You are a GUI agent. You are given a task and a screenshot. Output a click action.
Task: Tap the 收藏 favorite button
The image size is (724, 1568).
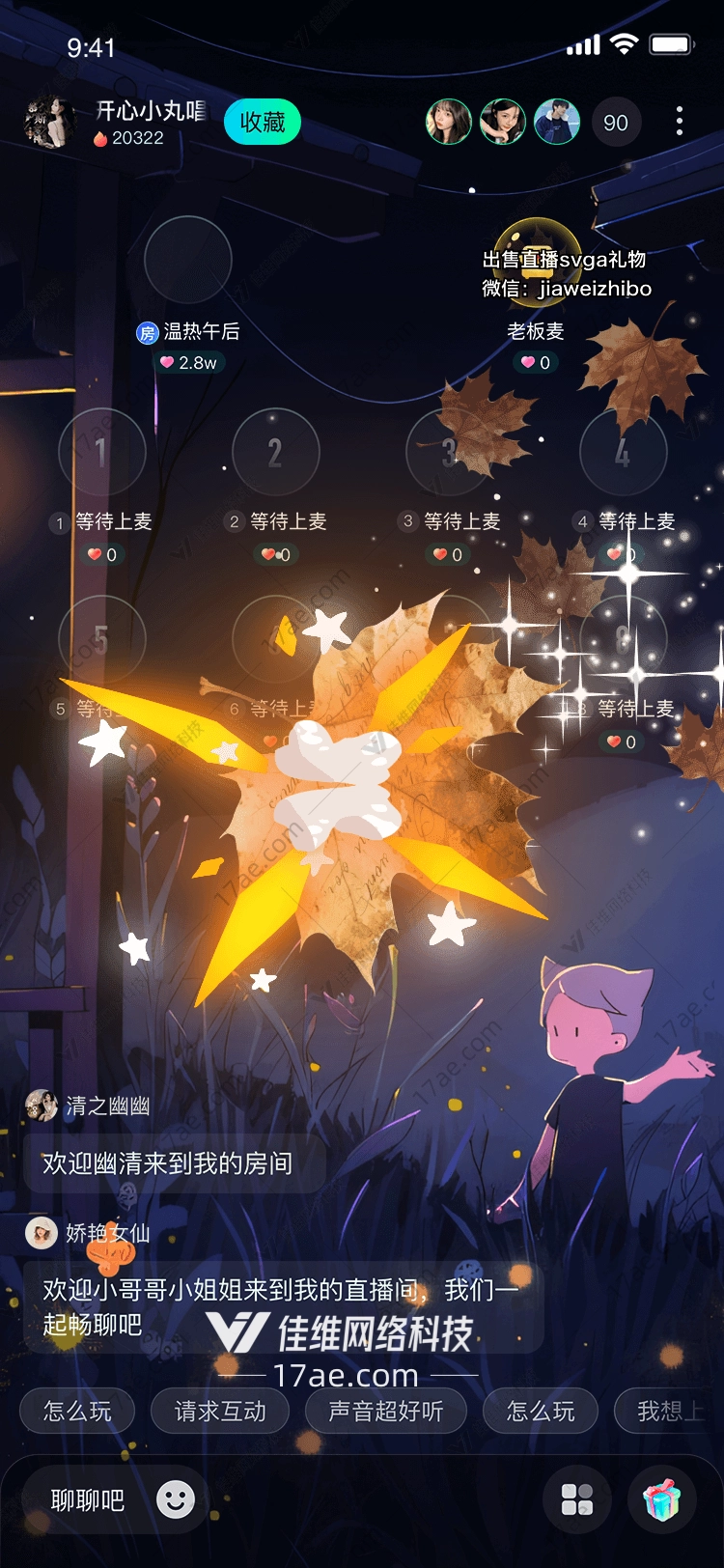click(263, 123)
